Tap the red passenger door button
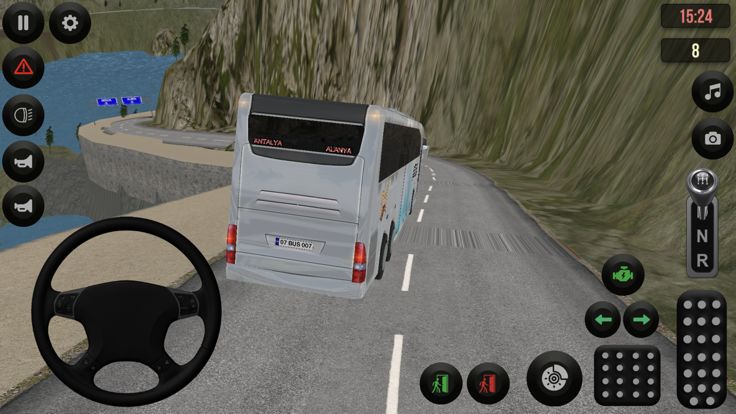 pyautogui.click(x=488, y=383)
